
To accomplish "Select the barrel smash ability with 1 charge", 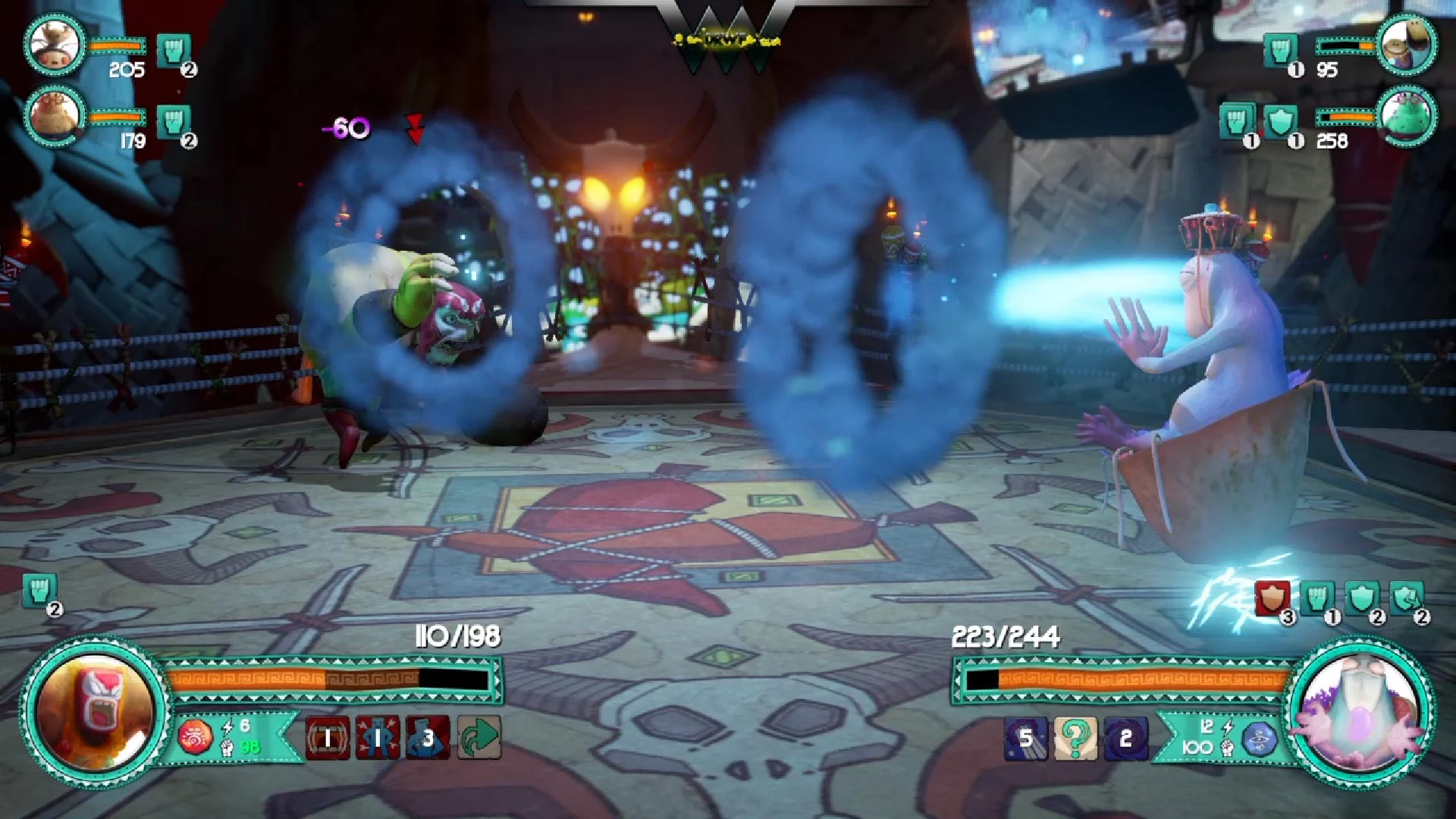I will coord(328,736).
